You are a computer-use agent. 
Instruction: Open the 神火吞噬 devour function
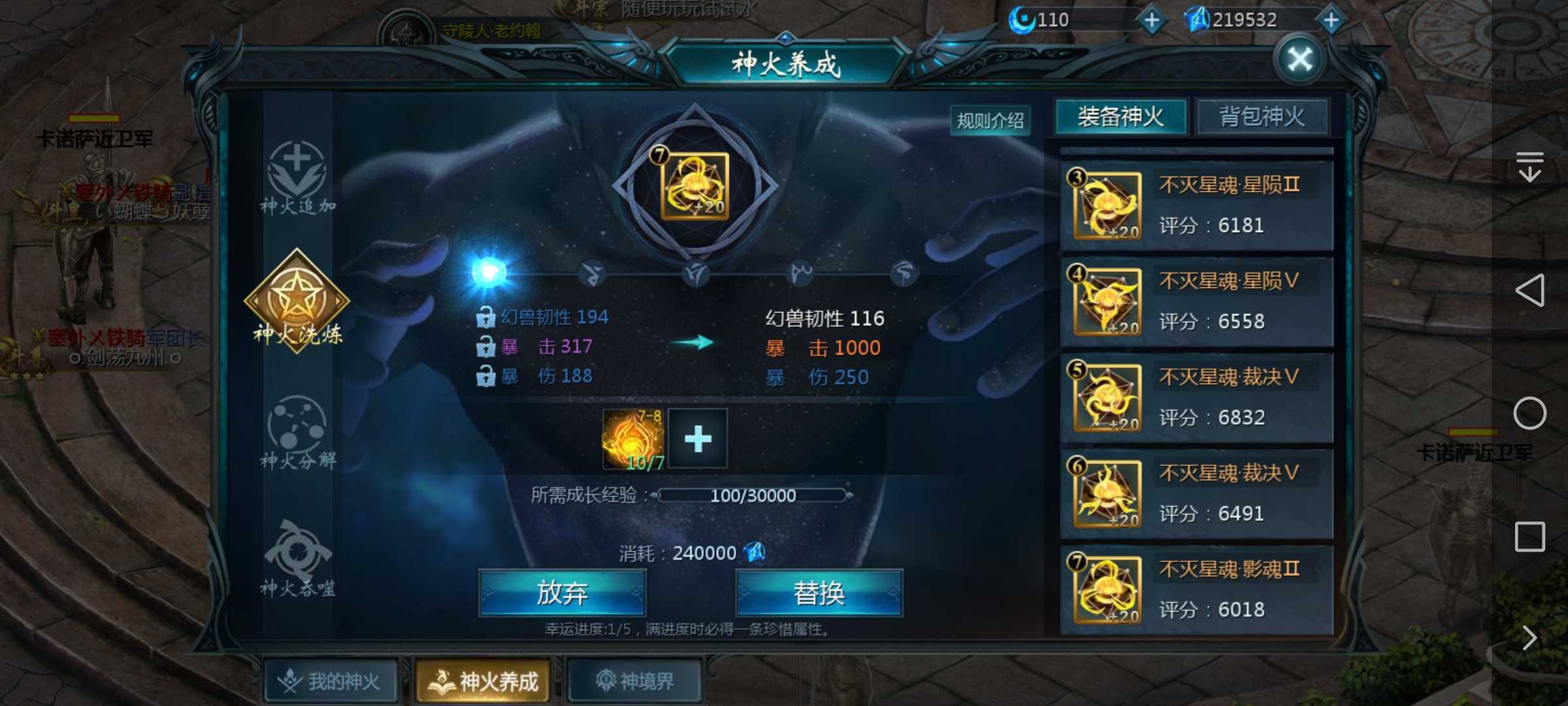(x=297, y=556)
